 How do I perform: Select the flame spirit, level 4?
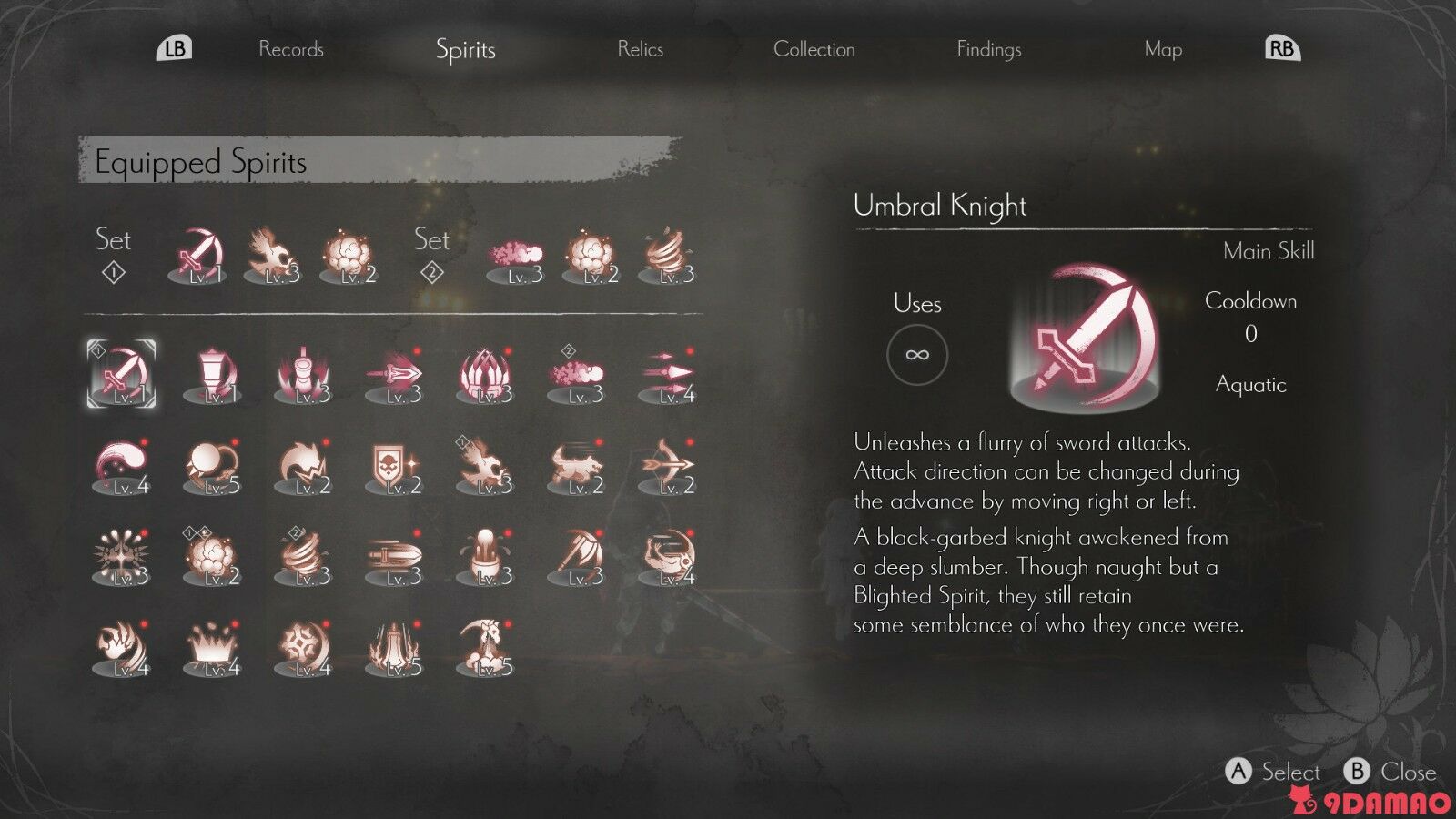pyautogui.click(x=121, y=648)
